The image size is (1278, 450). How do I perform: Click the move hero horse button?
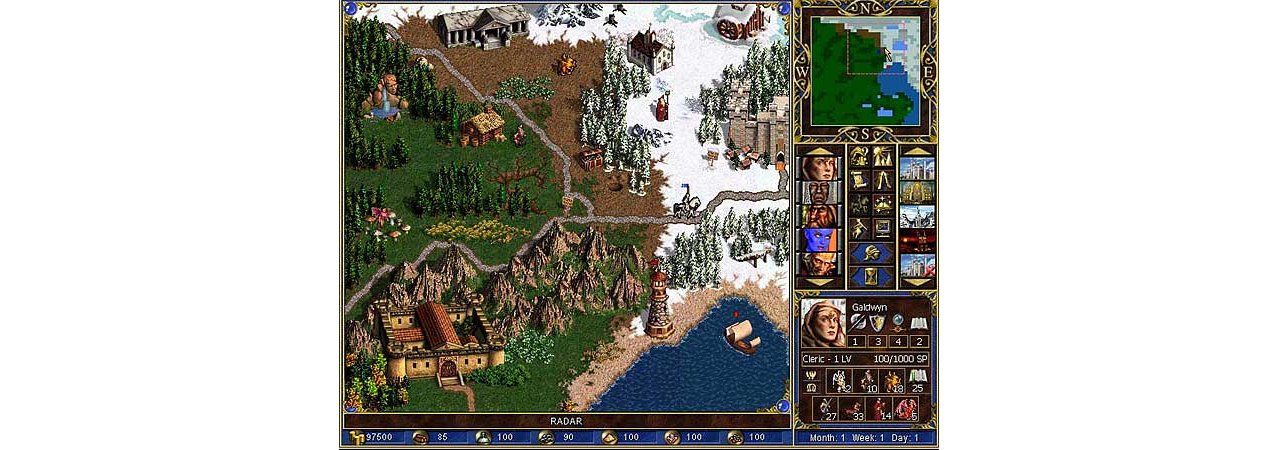859,205
